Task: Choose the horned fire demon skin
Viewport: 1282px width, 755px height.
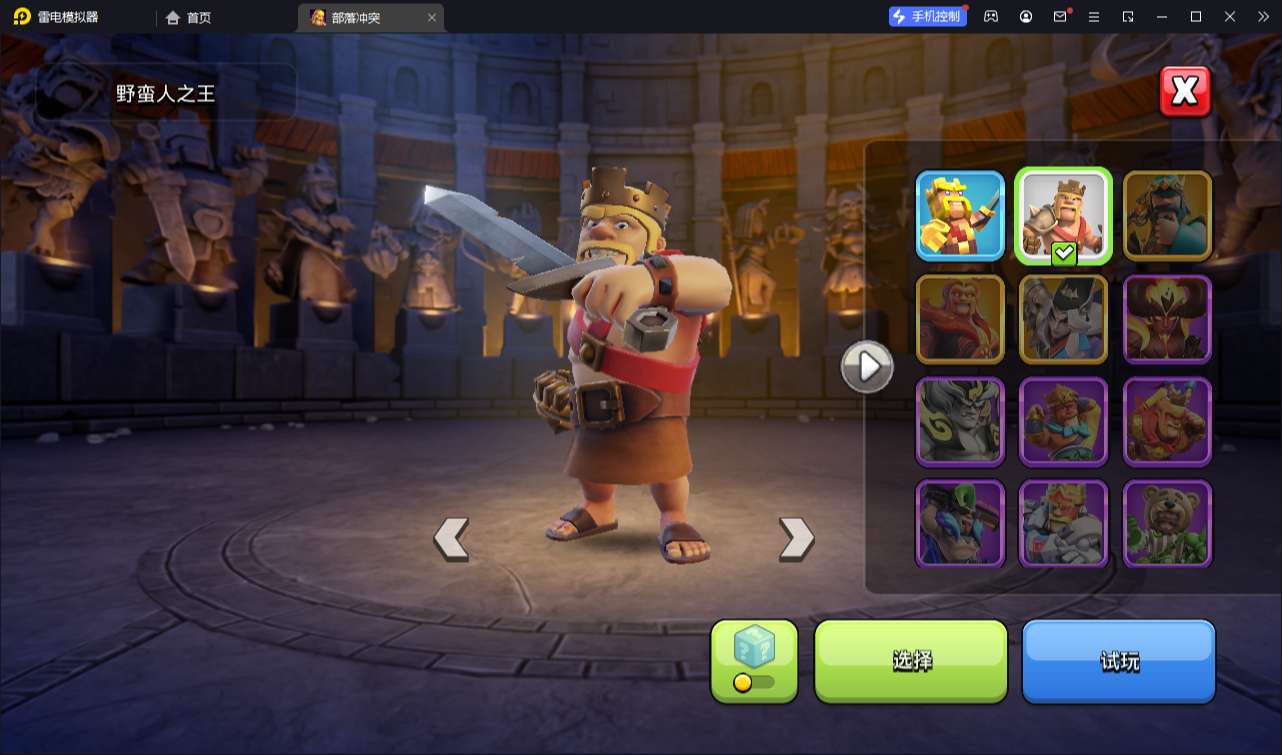Action: tap(1167, 319)
